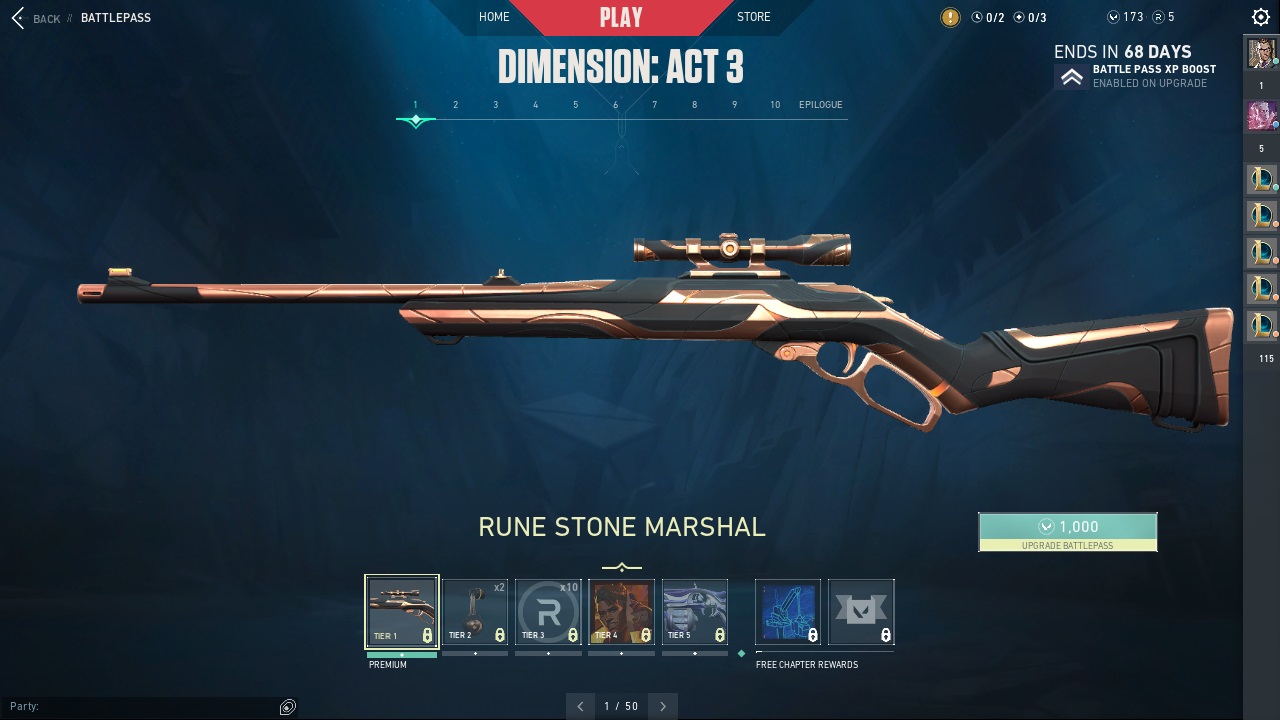Image resolution: width=1280 pixels, height=720 pixels.
Task: Click the next page chevron near 1/50
Action: point(663,706)
